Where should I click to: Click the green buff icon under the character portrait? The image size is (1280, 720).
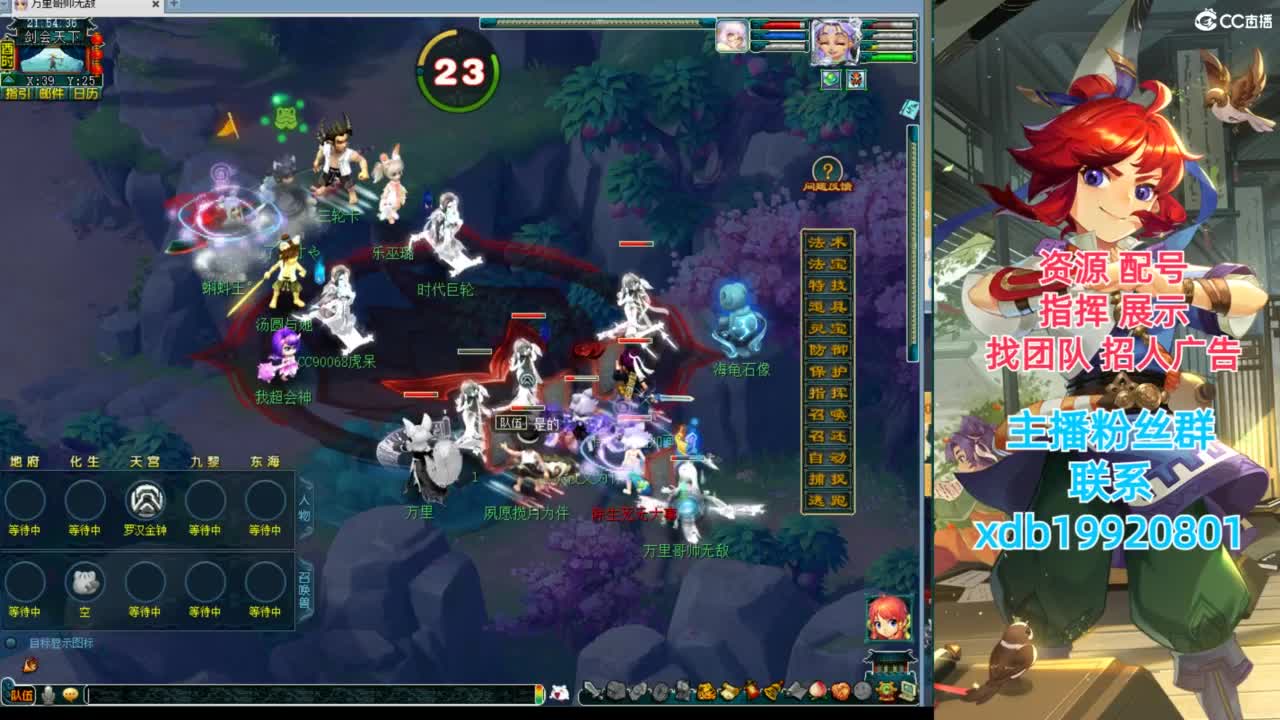point(831,78)
